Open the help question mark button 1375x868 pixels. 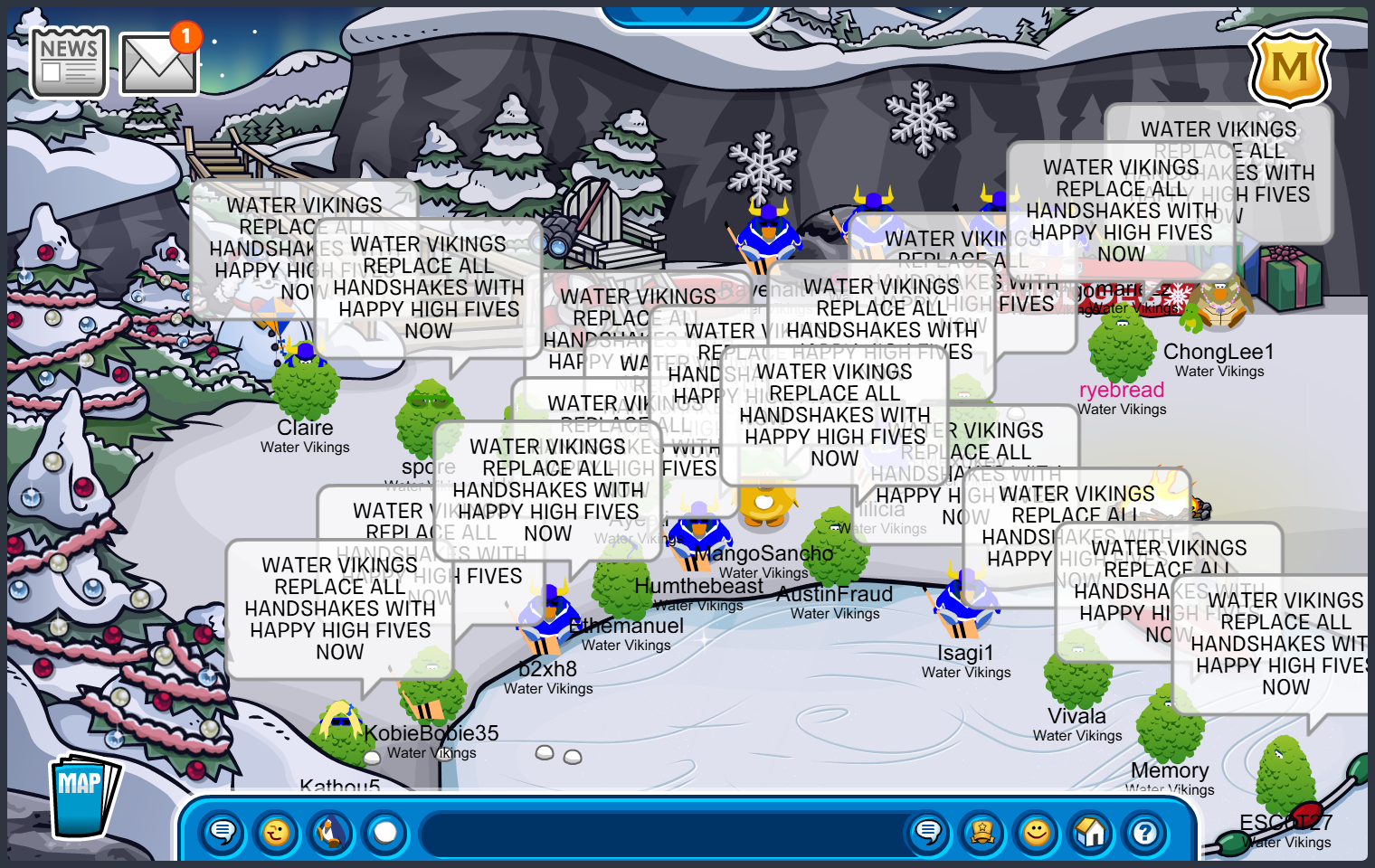(1145, 831)
